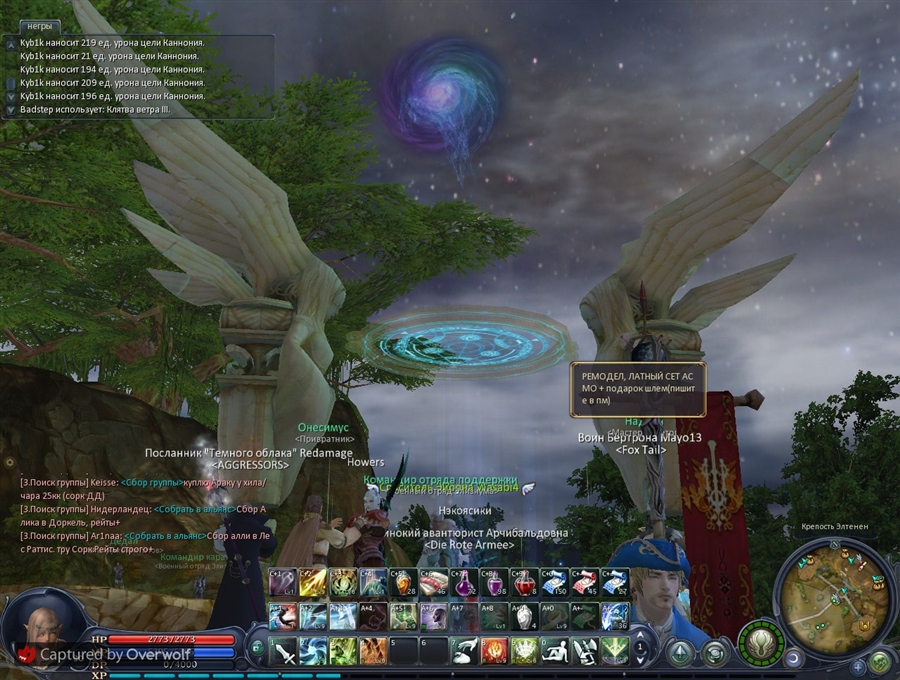Activate the green-ringed winged flight emblem
Image resolution: width=900 pixels, height=680 pixels.
[x=760, y=642]
